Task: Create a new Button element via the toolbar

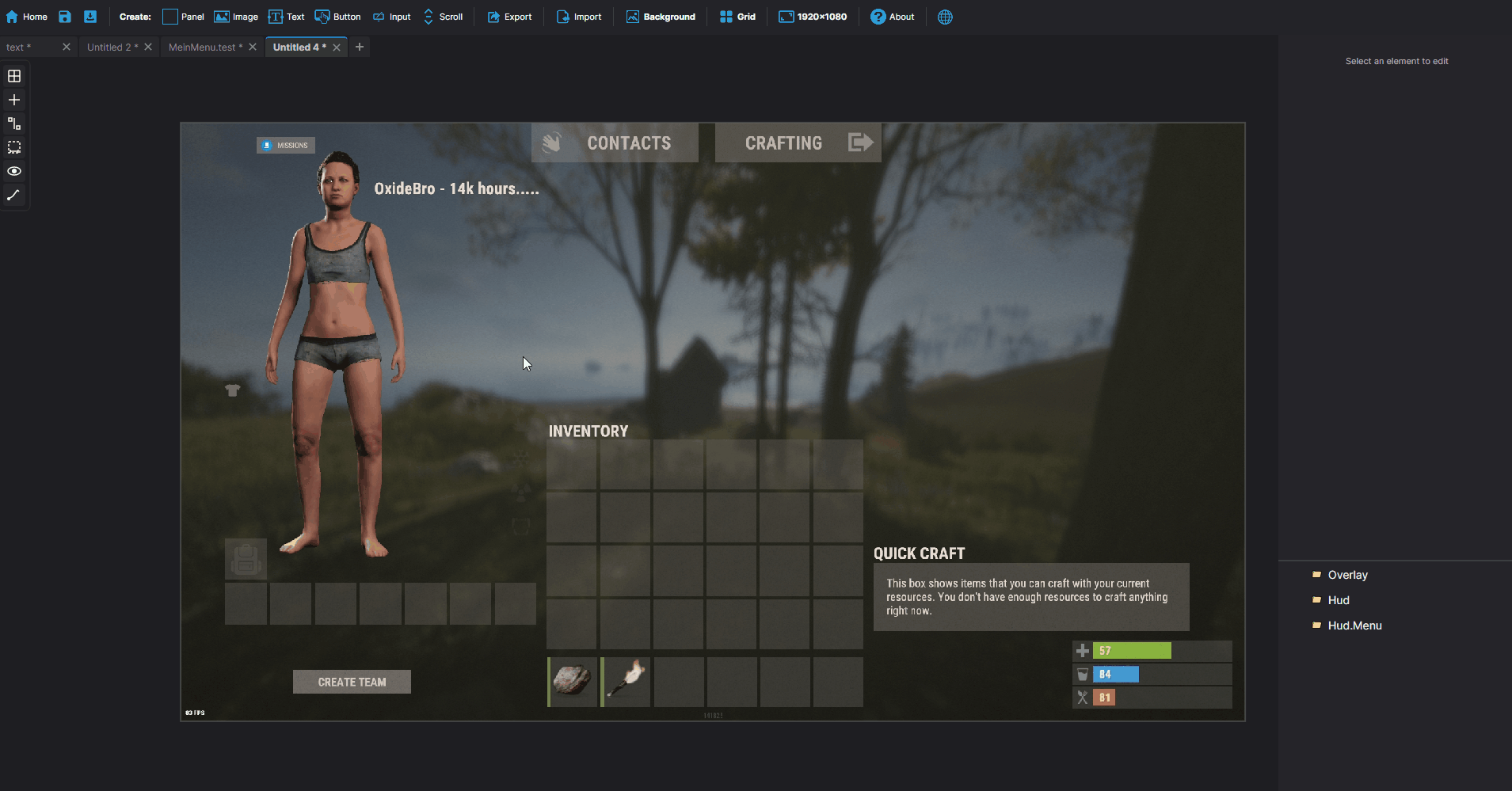Action: coord(338,16)
